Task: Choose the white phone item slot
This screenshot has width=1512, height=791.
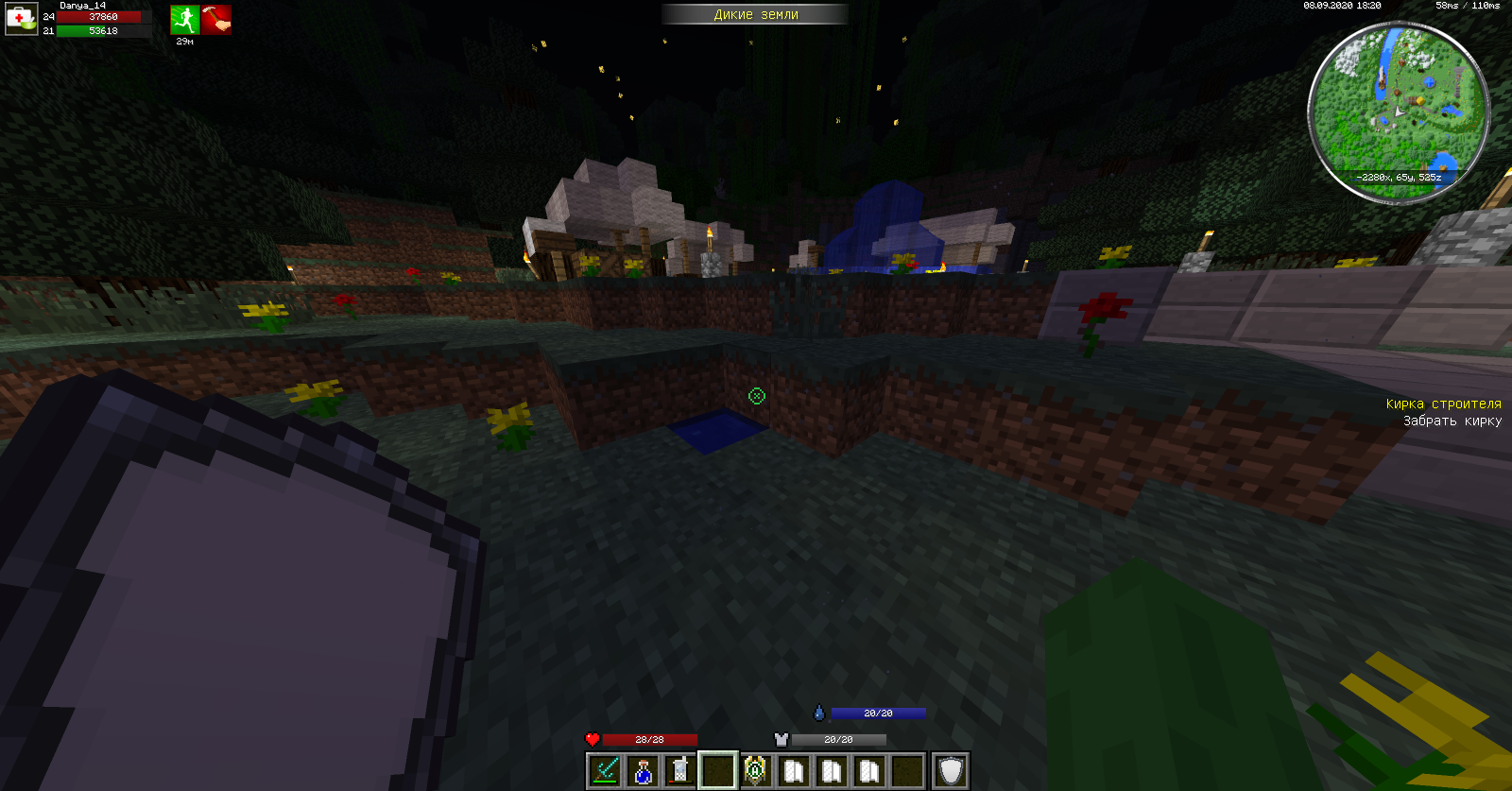Action: pyautogui.click(x=679, y=771)
